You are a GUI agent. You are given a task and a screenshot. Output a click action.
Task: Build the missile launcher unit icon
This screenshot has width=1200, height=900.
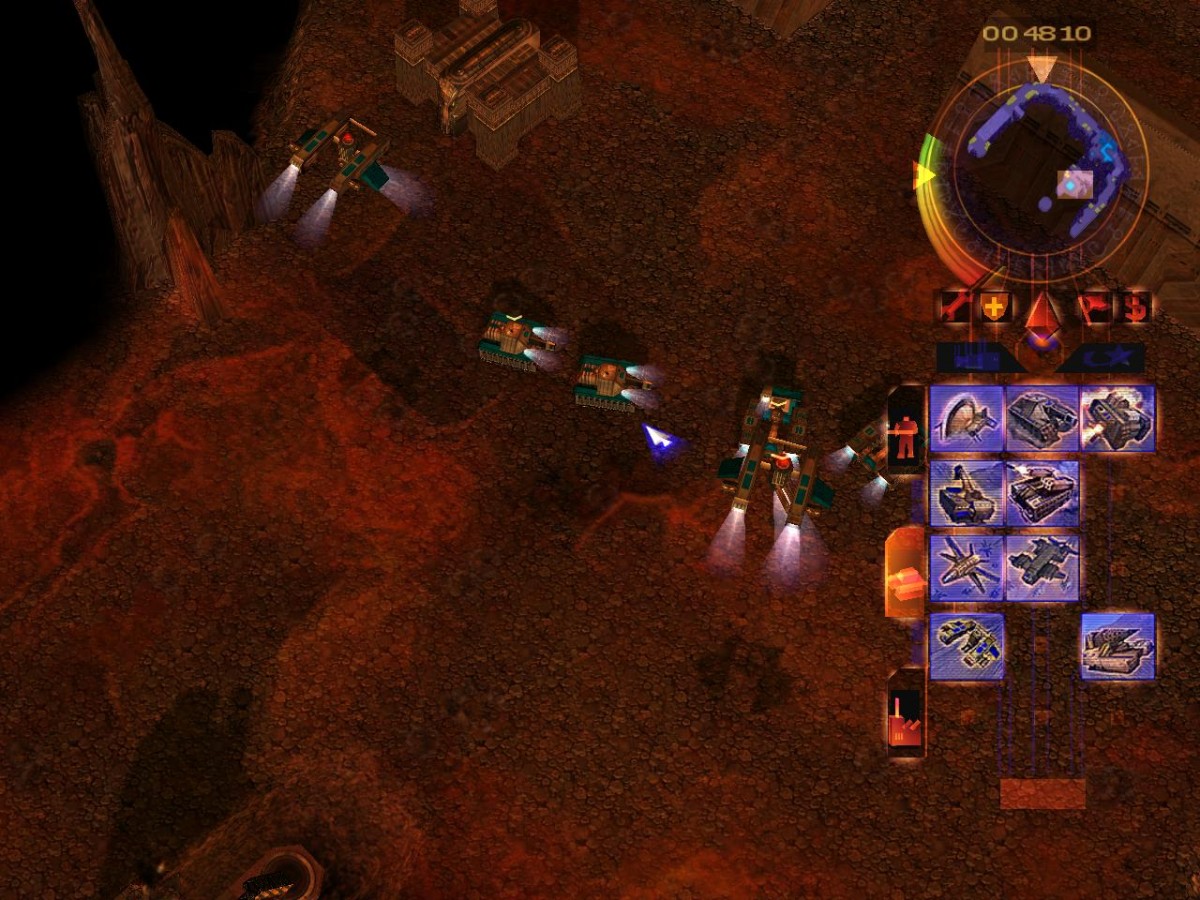coord(1117,646)
